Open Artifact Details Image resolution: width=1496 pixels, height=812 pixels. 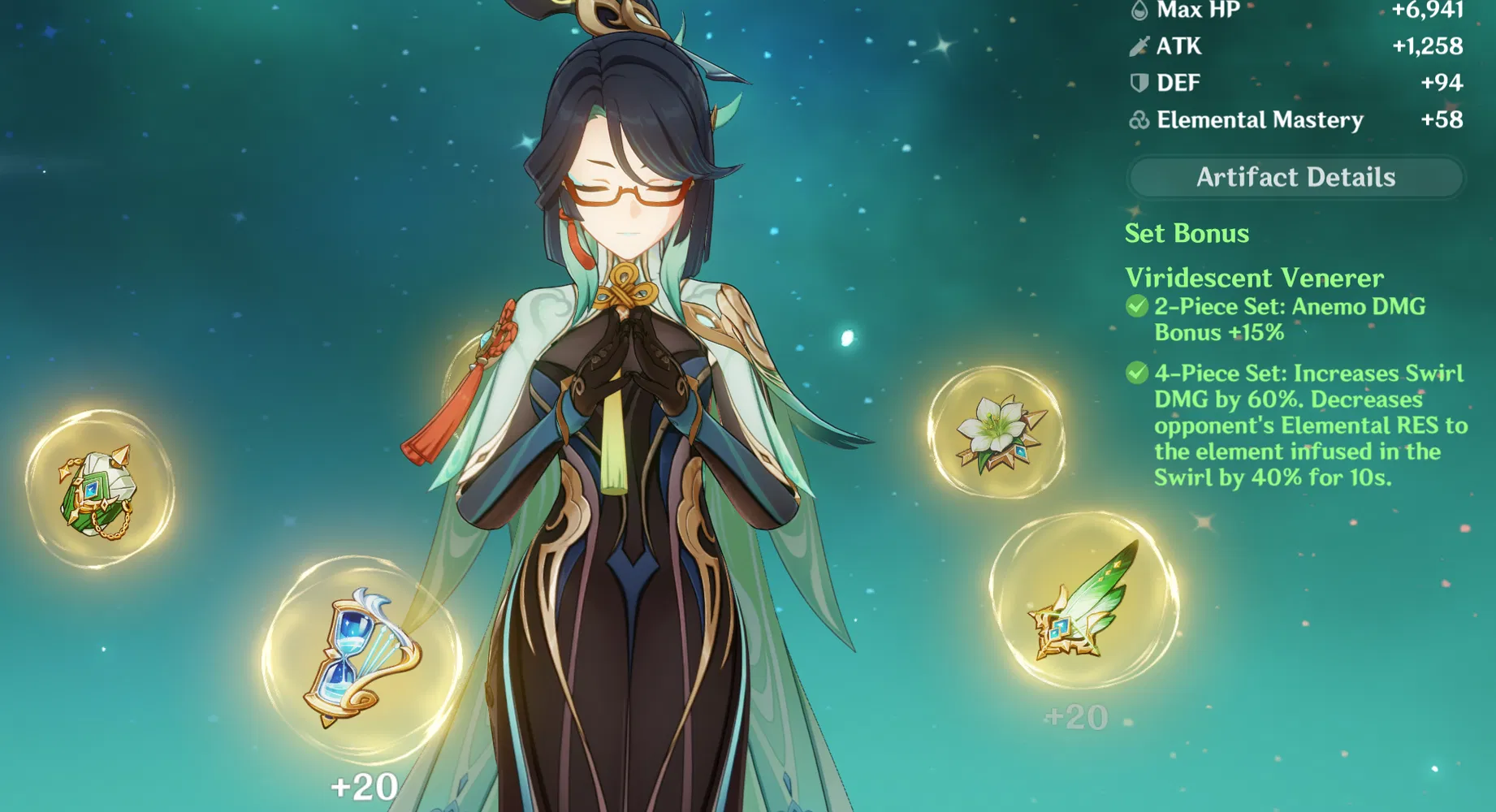[x=1295, y=176]
